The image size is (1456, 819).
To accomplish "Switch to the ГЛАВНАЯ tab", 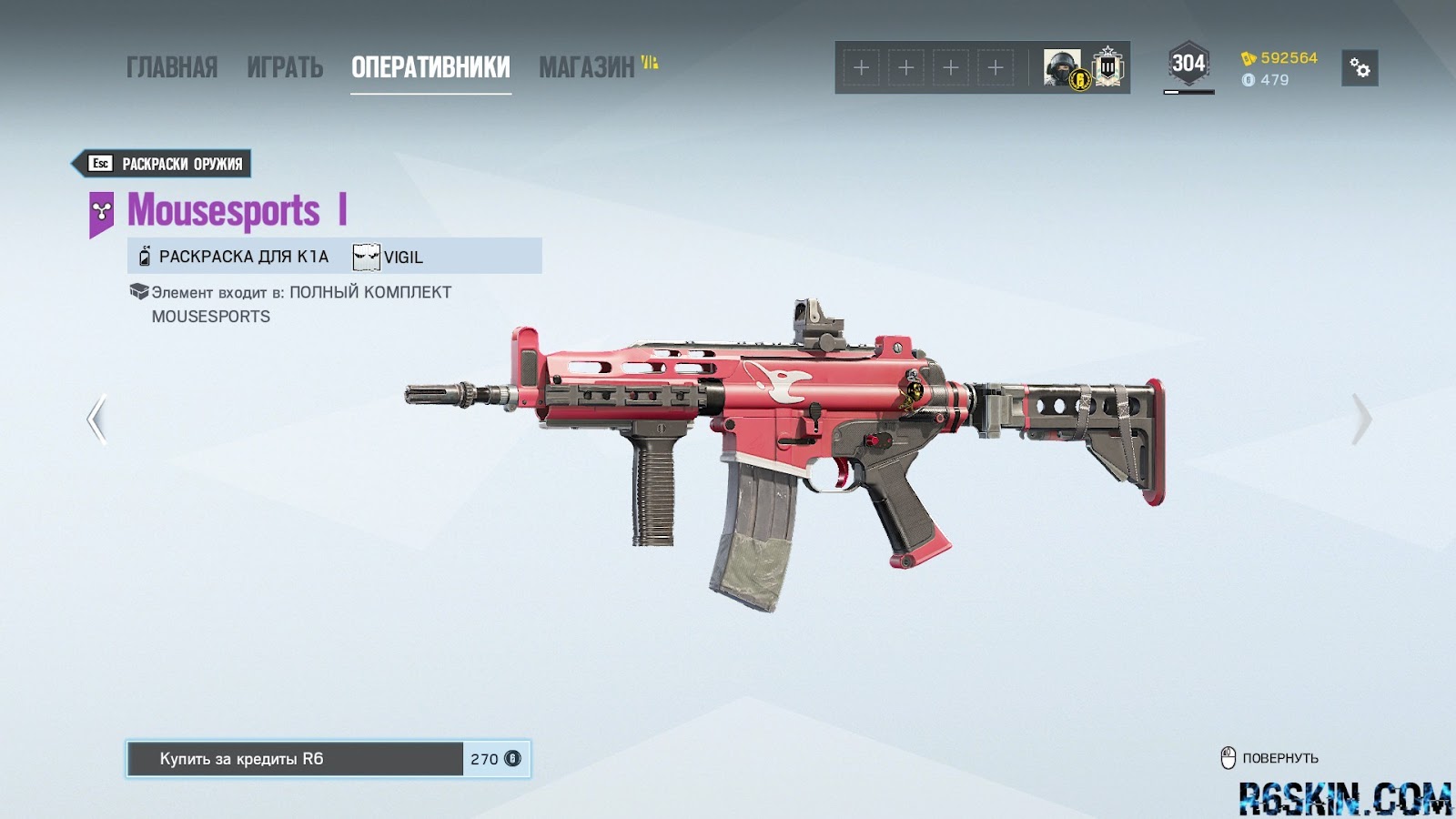I will point(174,66).
